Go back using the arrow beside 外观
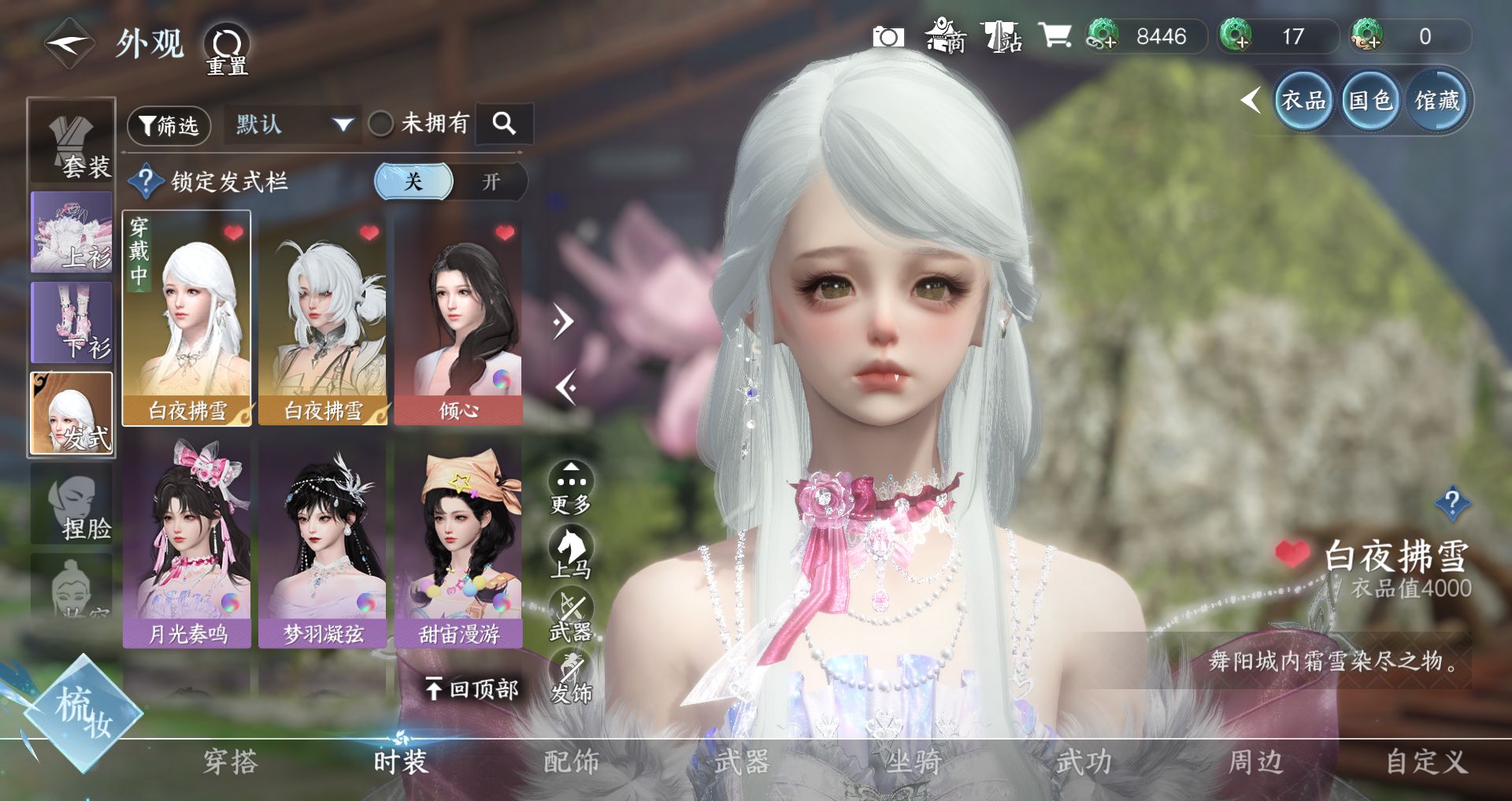The image size is (1512, 801). pyautogui.click(x=69, y=44)
